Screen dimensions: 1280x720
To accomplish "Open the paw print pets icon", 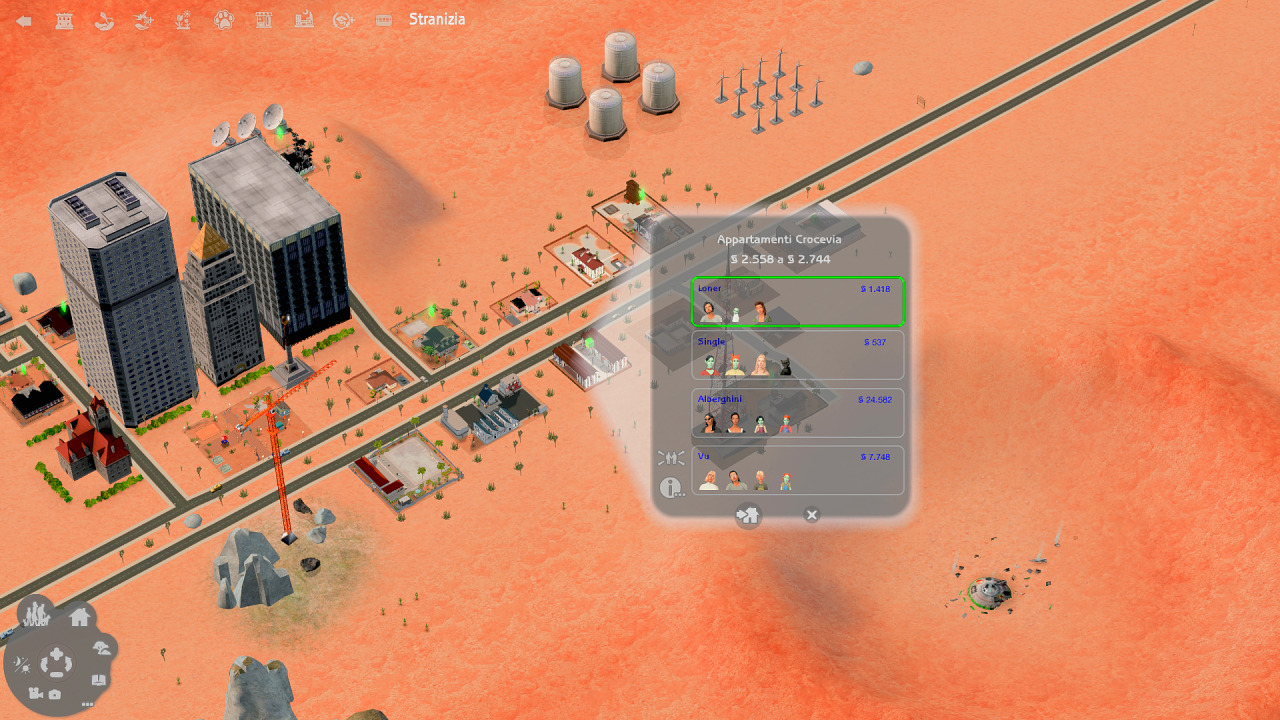I will (224, 20).
